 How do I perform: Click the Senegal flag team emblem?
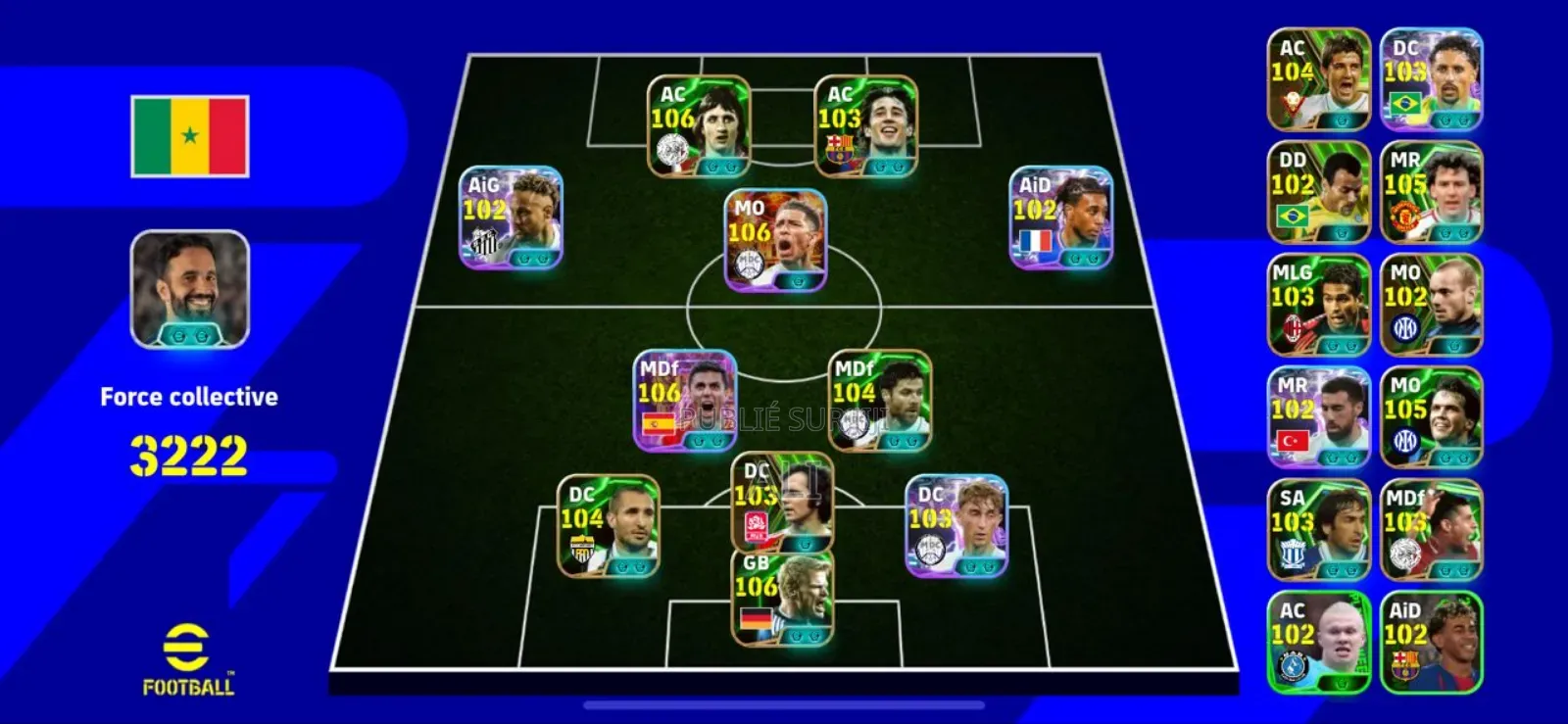pyautogui.click(x=190, y=136)
